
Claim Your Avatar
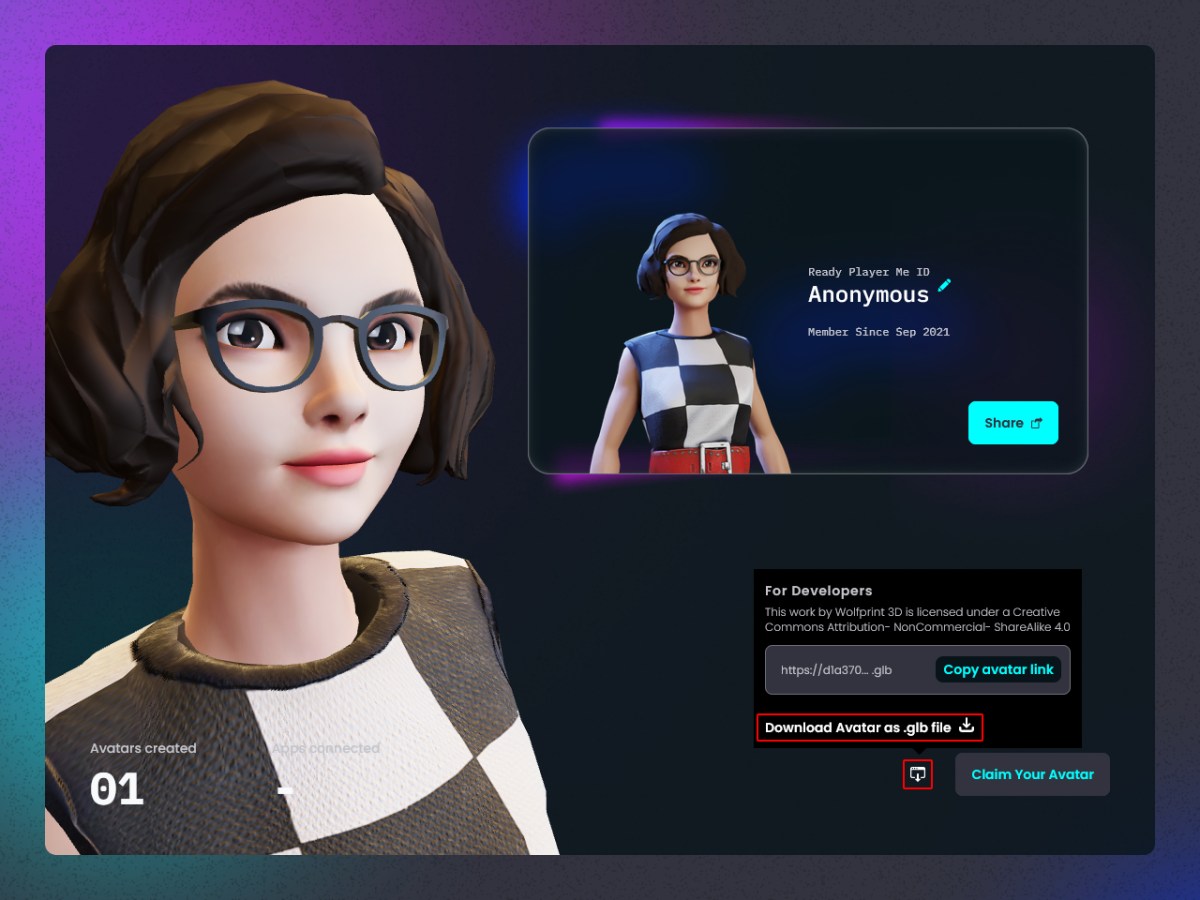pyautogui.click(x=1032, y=774)
